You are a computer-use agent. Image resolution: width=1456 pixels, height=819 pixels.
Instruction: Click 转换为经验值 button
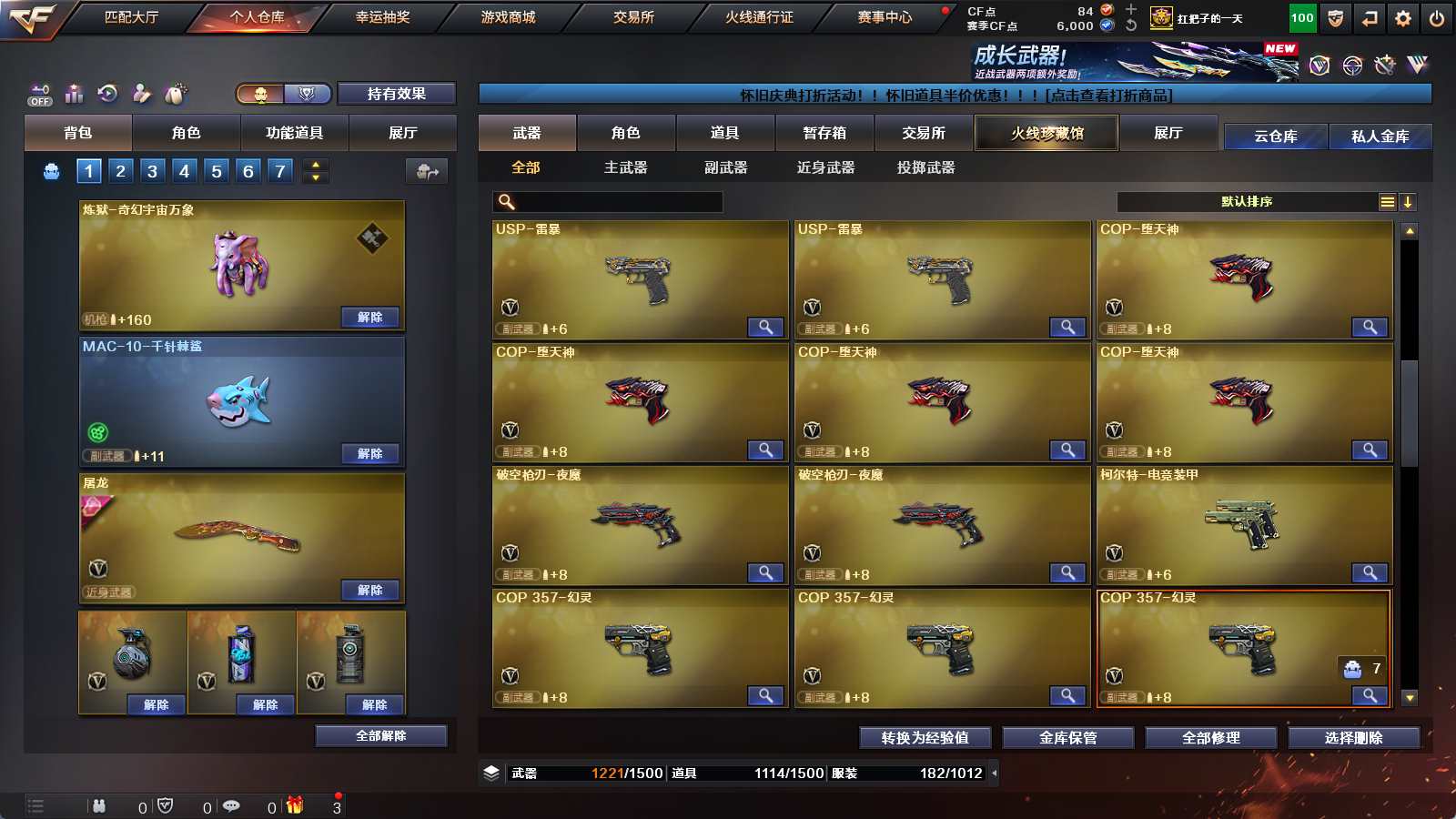(x=925, y=738)
